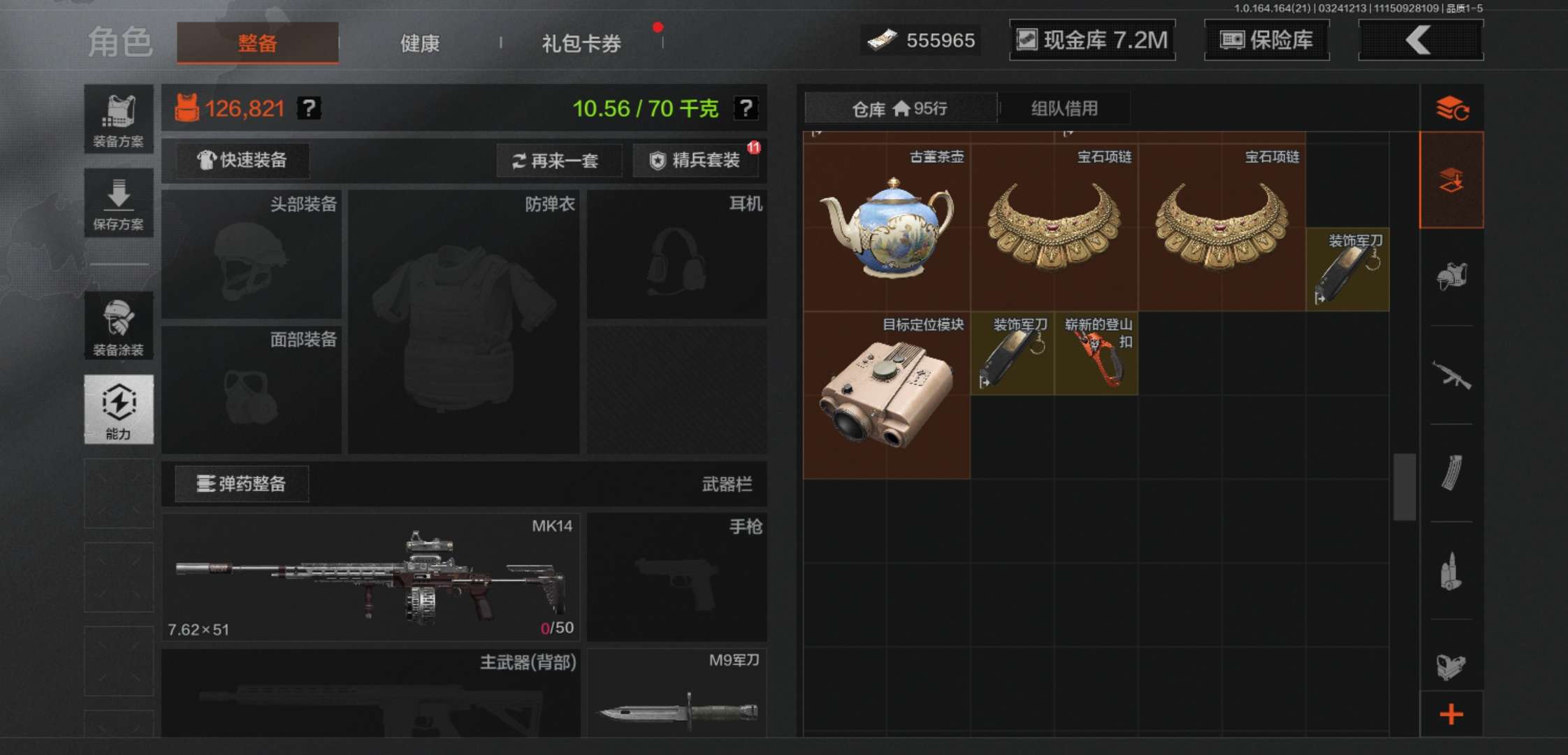The width and height of the screenshot is (1568, 755).
Task: Switch to the 组队借用 warehouse tab
Action: click(1062, 108)
